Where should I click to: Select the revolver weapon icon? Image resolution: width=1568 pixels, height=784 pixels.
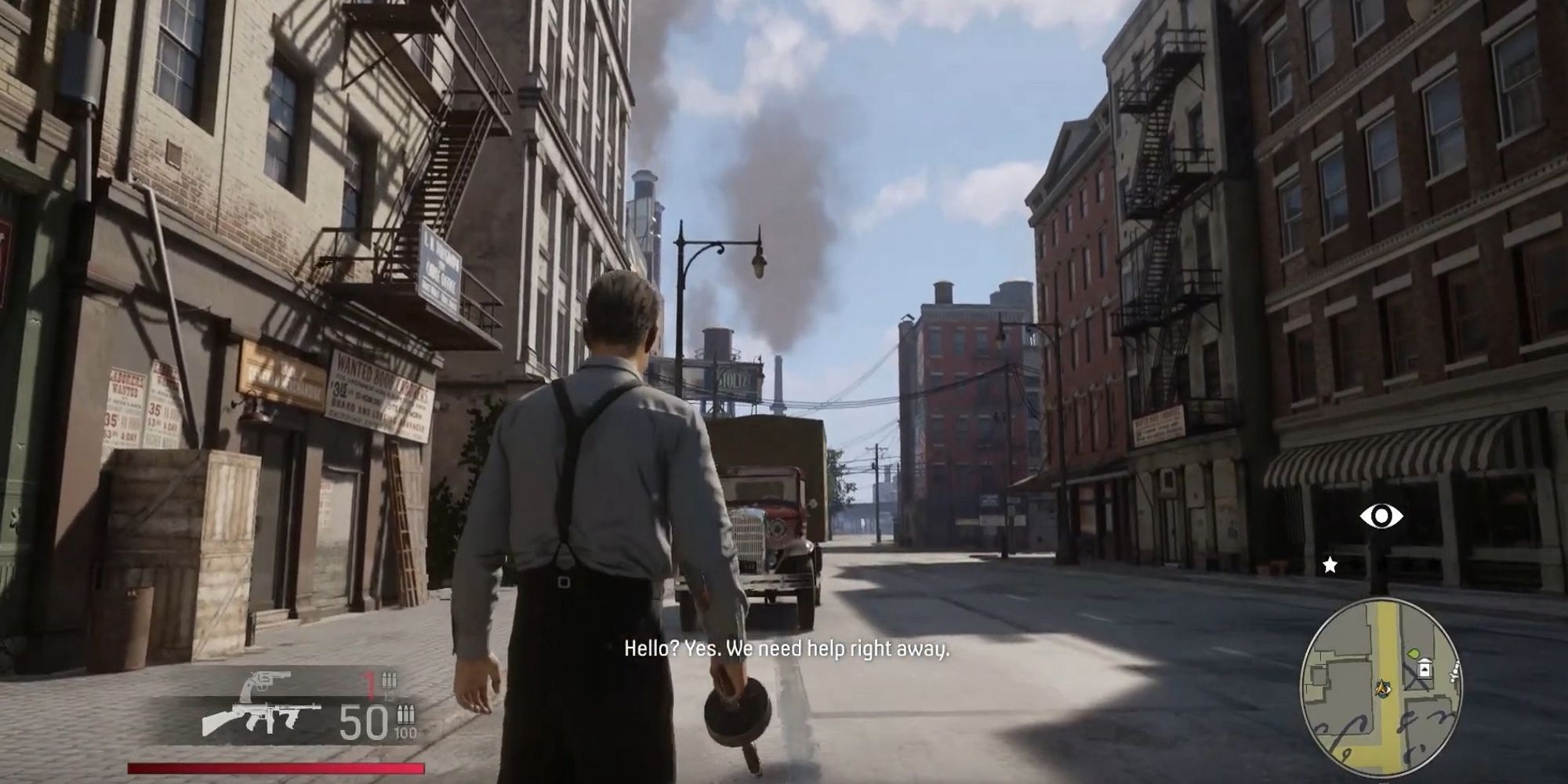(x=268, y=681)
